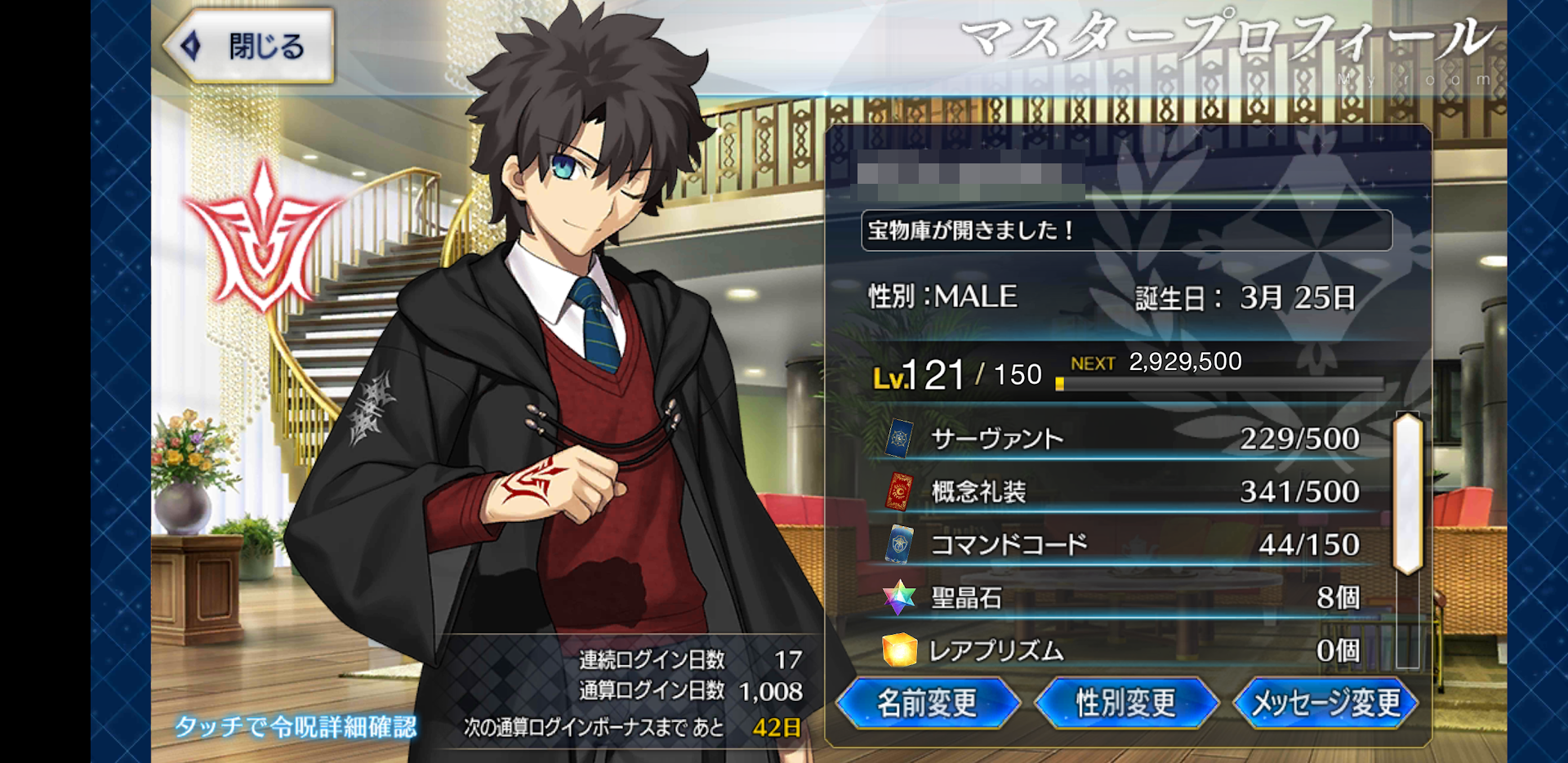Open タッチで令呪詳細確認 command spell details
1568x763 pixels.
(296, 726)
